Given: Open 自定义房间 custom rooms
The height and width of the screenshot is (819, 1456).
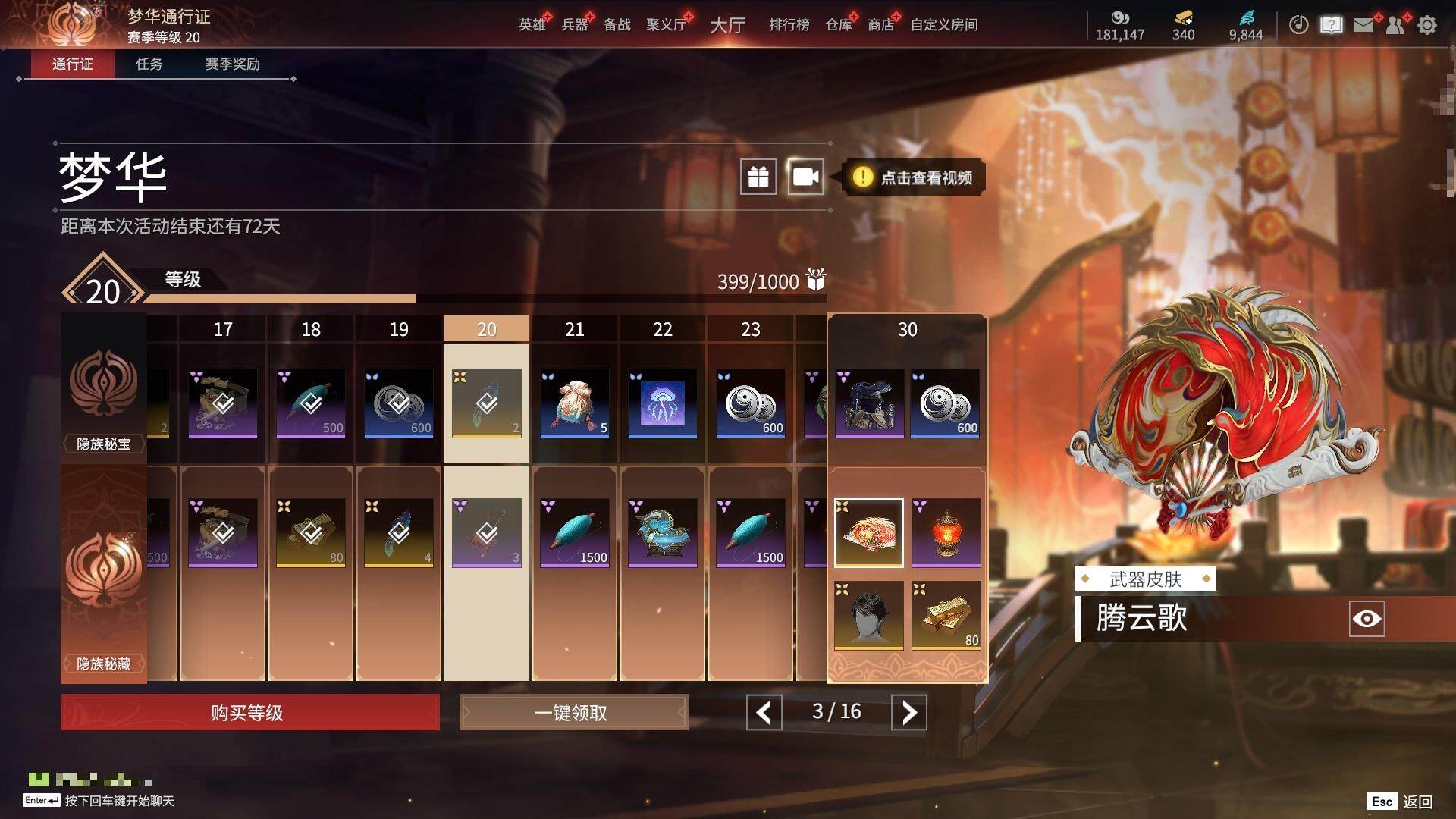Looking at the screenshot, I should coord(943,25).
